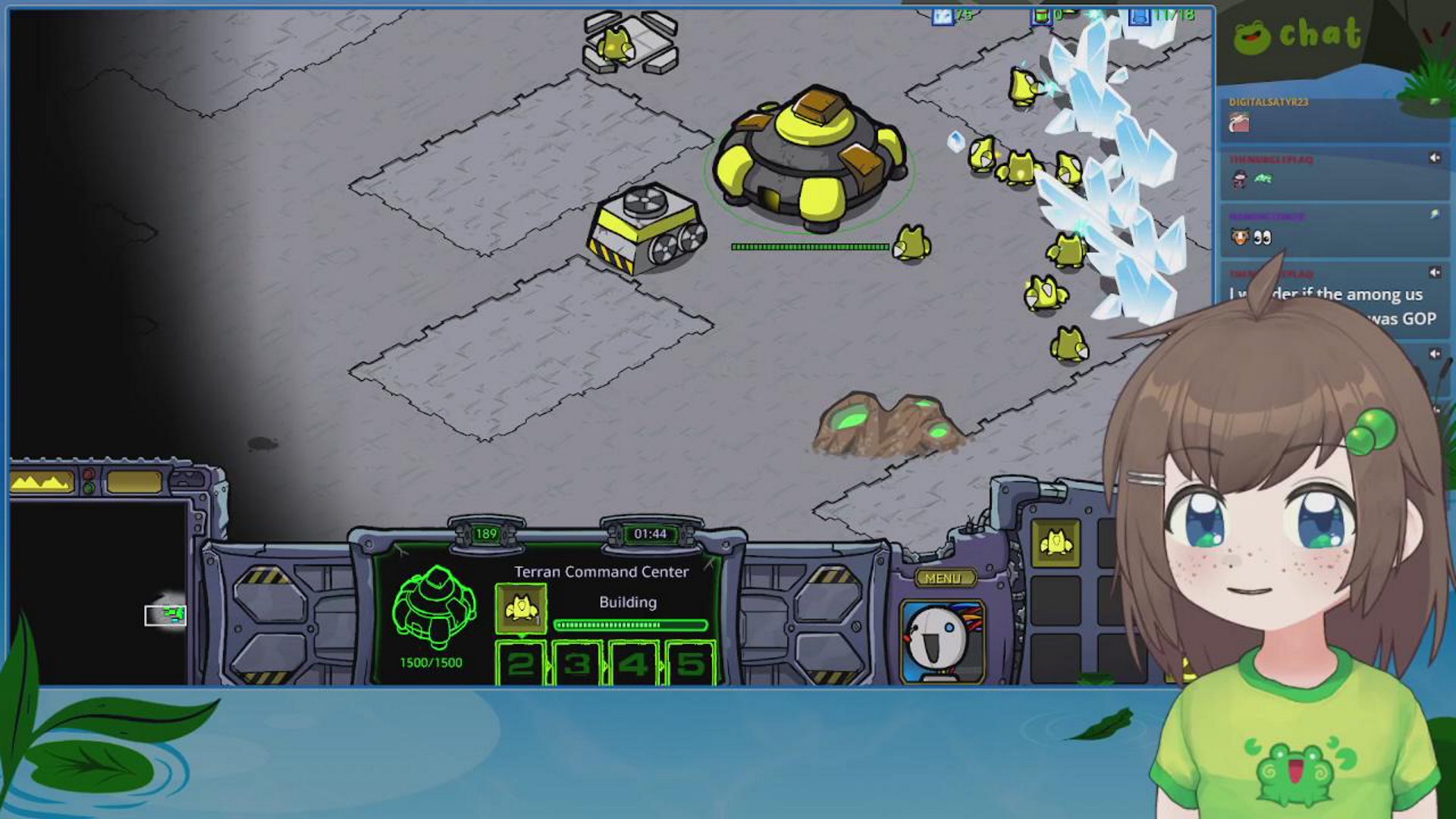Image resolution: width=1456 pixels, height=819 pixels.
Task: Click the speaker icon on top chat message
Action: pos(1434,158)
